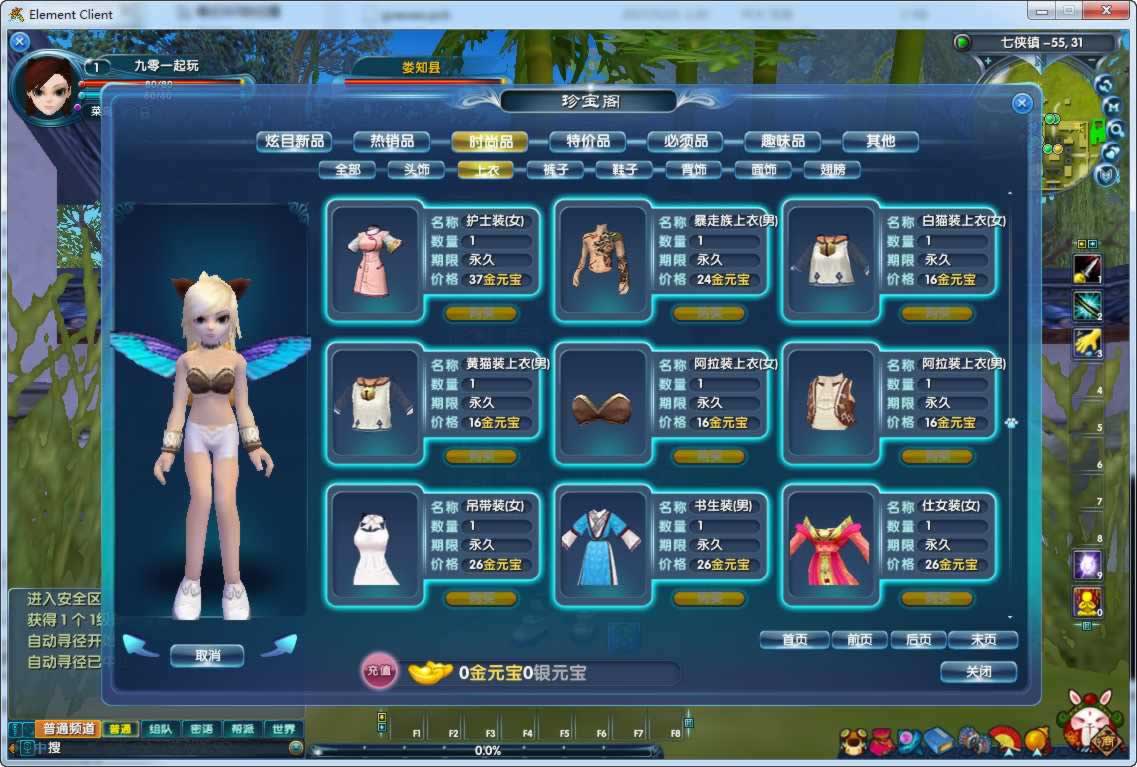
Task: Switch to the 炫目新品 category tab
Action: (293, 141)
